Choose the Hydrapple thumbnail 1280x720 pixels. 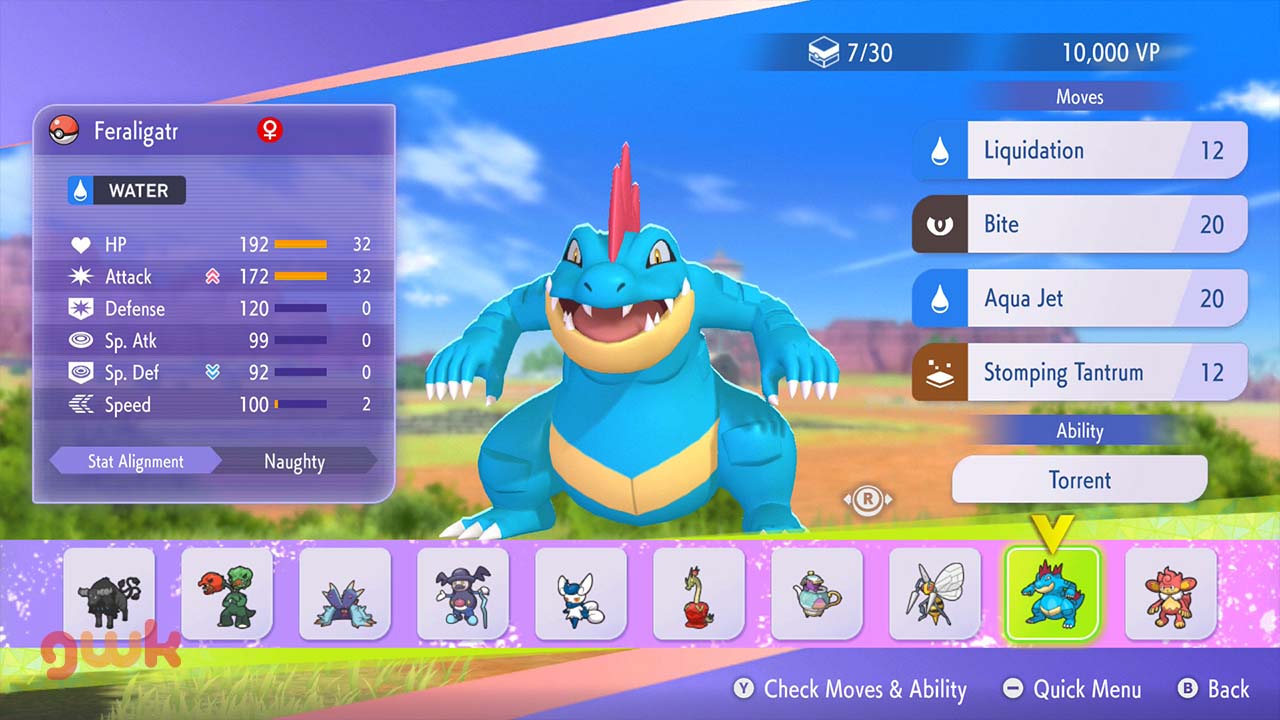[x=699, y=594]
